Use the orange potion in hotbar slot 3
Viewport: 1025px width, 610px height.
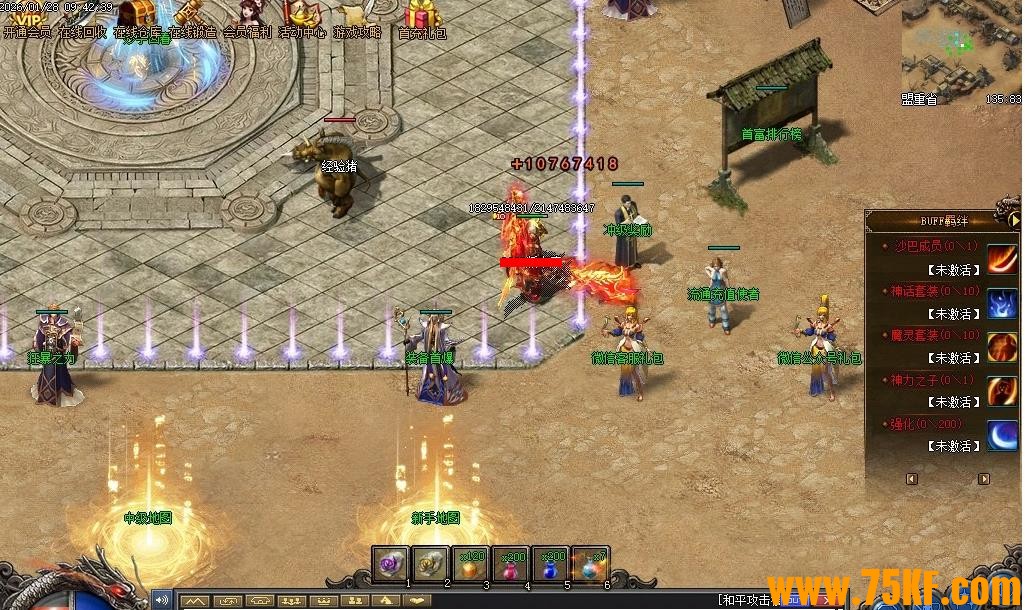[x=471, y=563]
